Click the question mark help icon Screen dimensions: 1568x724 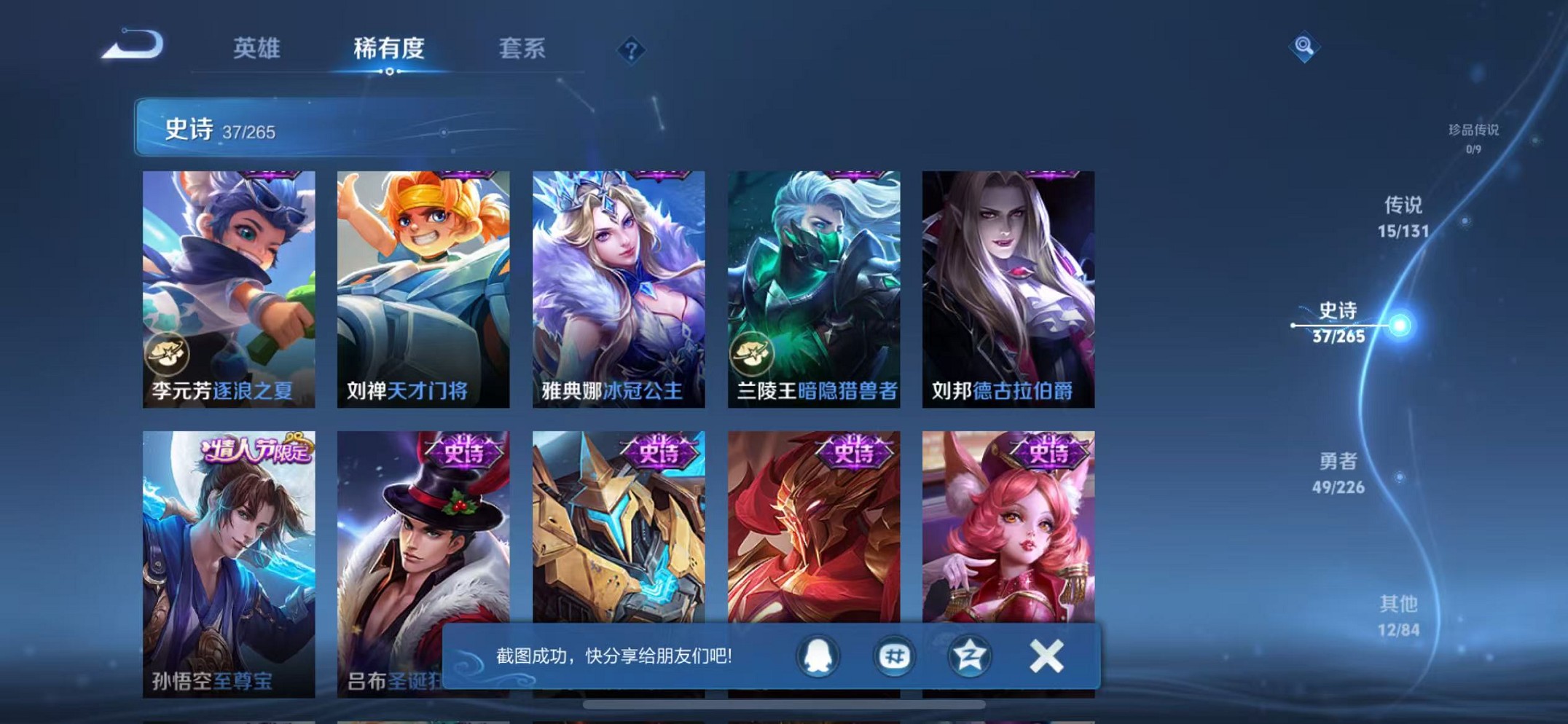pyautogui.click(x=631, y=49)
